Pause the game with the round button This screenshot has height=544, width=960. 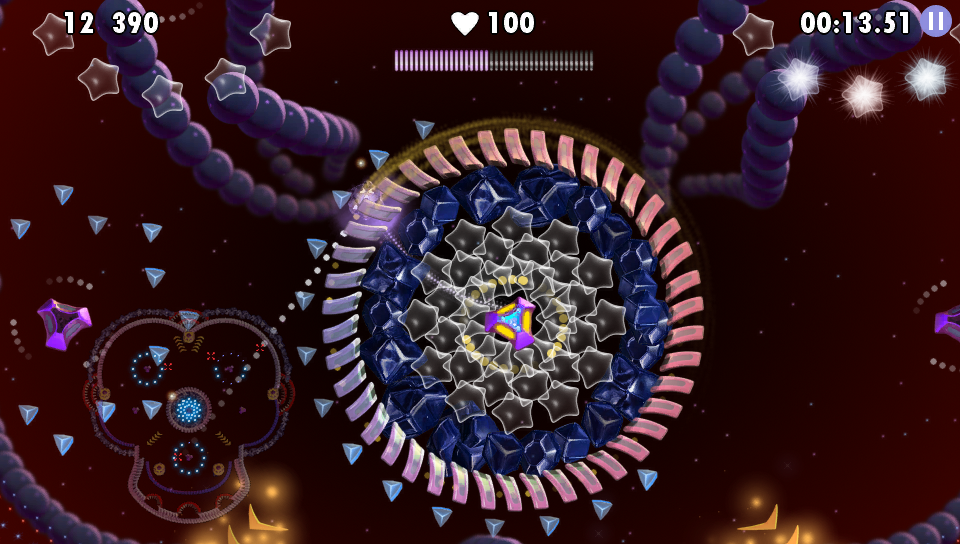[936, 21]
